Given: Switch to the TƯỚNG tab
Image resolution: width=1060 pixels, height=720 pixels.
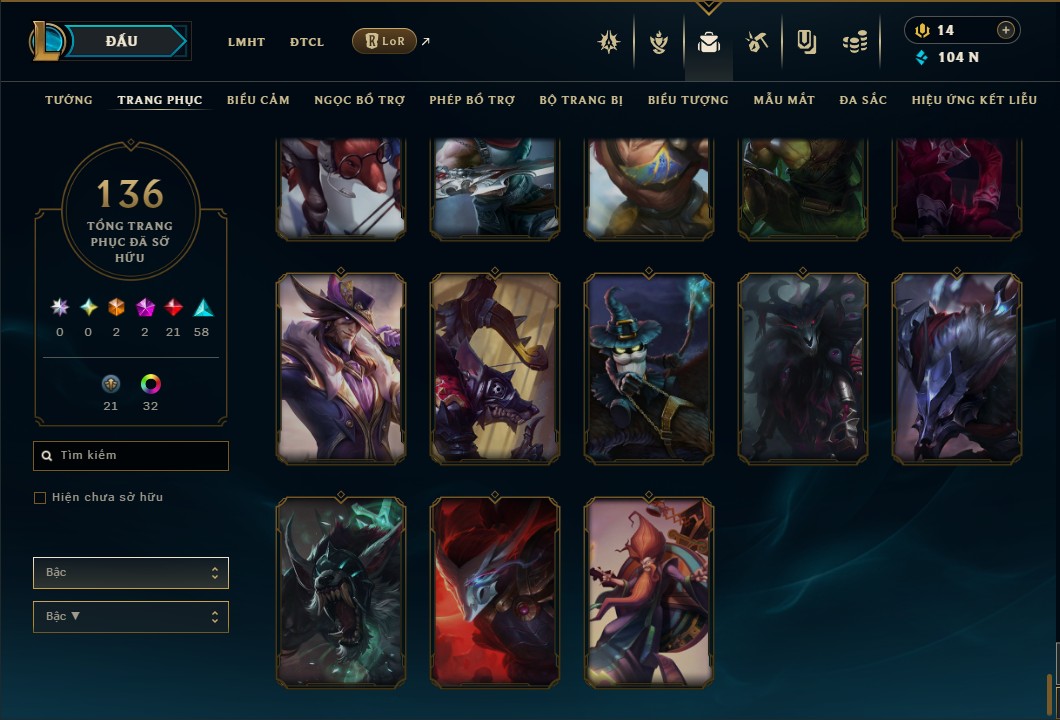Looking at the screenshot, I should pyautogui.click(x=69, y=100).
